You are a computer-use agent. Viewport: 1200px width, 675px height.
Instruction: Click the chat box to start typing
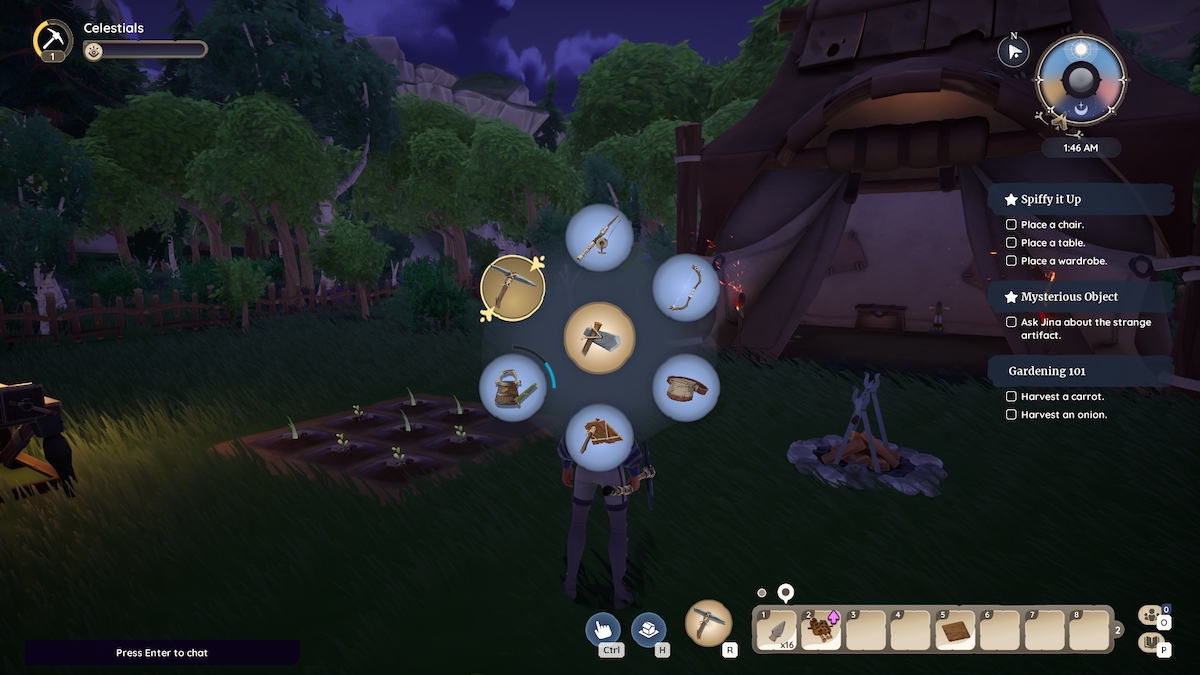click(x=162, y=653)
